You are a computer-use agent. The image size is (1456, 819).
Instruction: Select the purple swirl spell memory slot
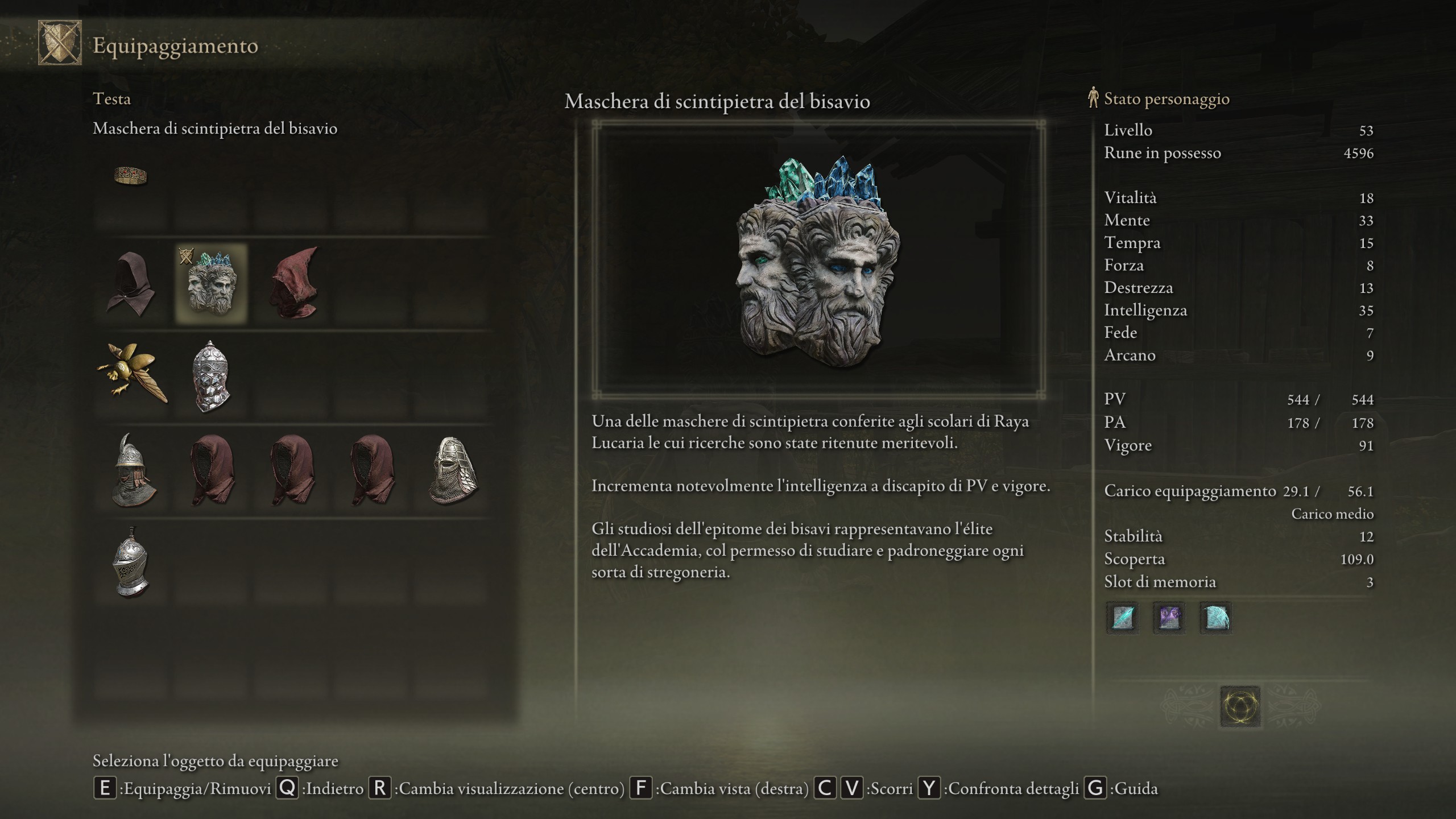point(1169,618)
